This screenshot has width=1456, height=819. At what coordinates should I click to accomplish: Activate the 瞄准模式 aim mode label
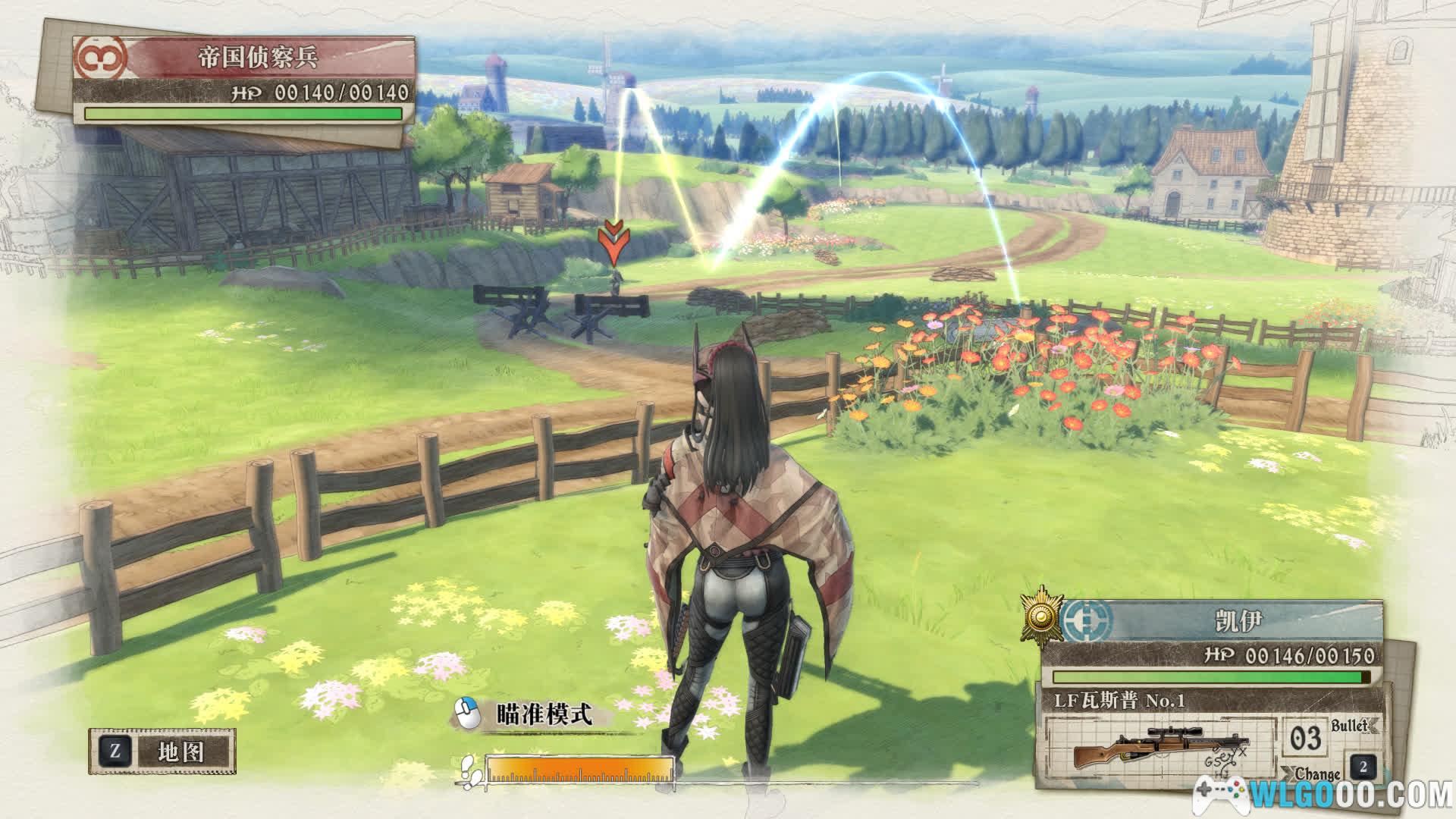tap(543, 714)
